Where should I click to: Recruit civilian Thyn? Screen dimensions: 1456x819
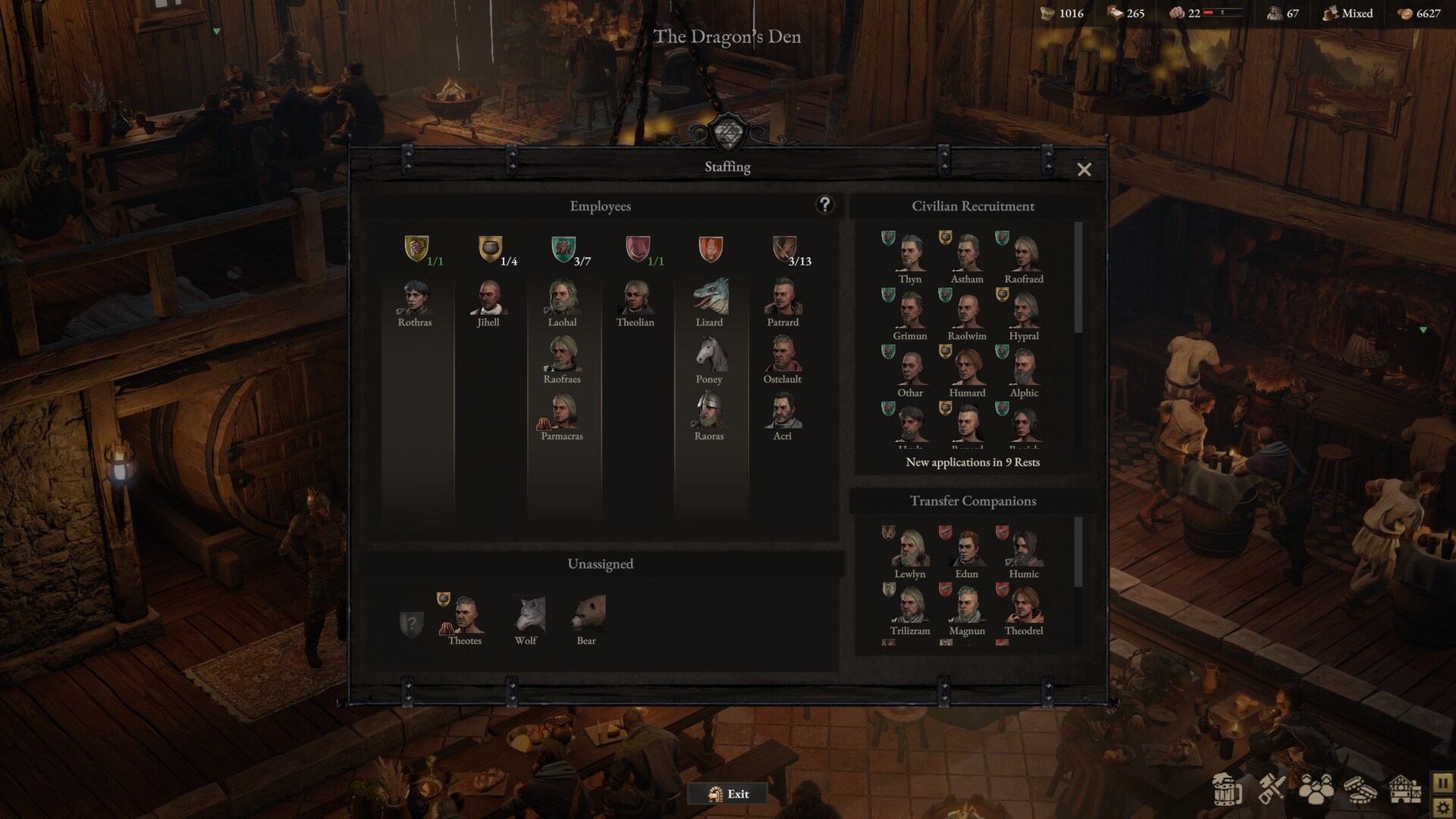click(910, 255)
